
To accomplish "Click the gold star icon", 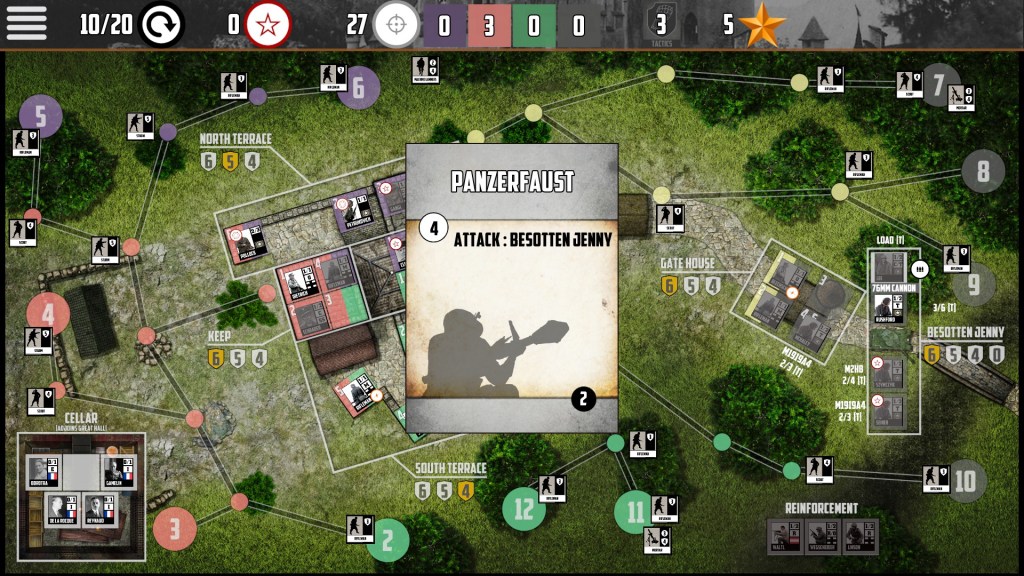I will click(x=762, y=25).
